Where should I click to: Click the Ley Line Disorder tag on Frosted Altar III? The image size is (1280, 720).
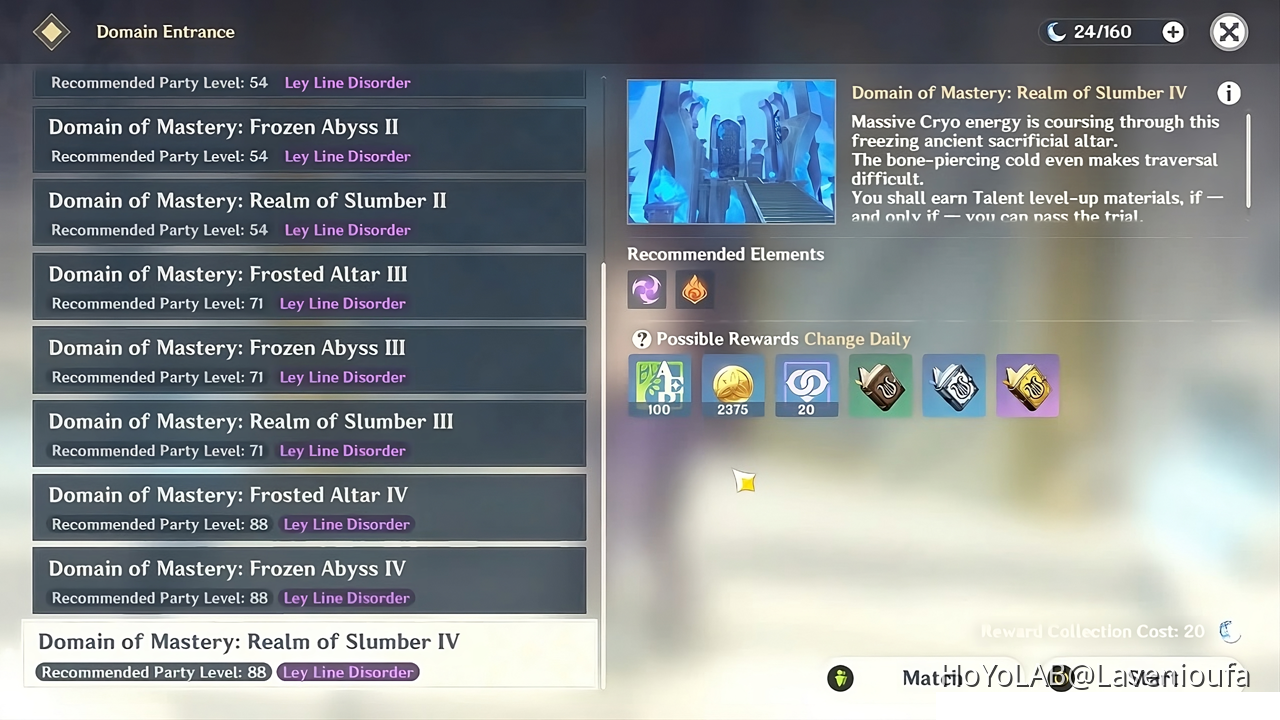tap(342, 303)
